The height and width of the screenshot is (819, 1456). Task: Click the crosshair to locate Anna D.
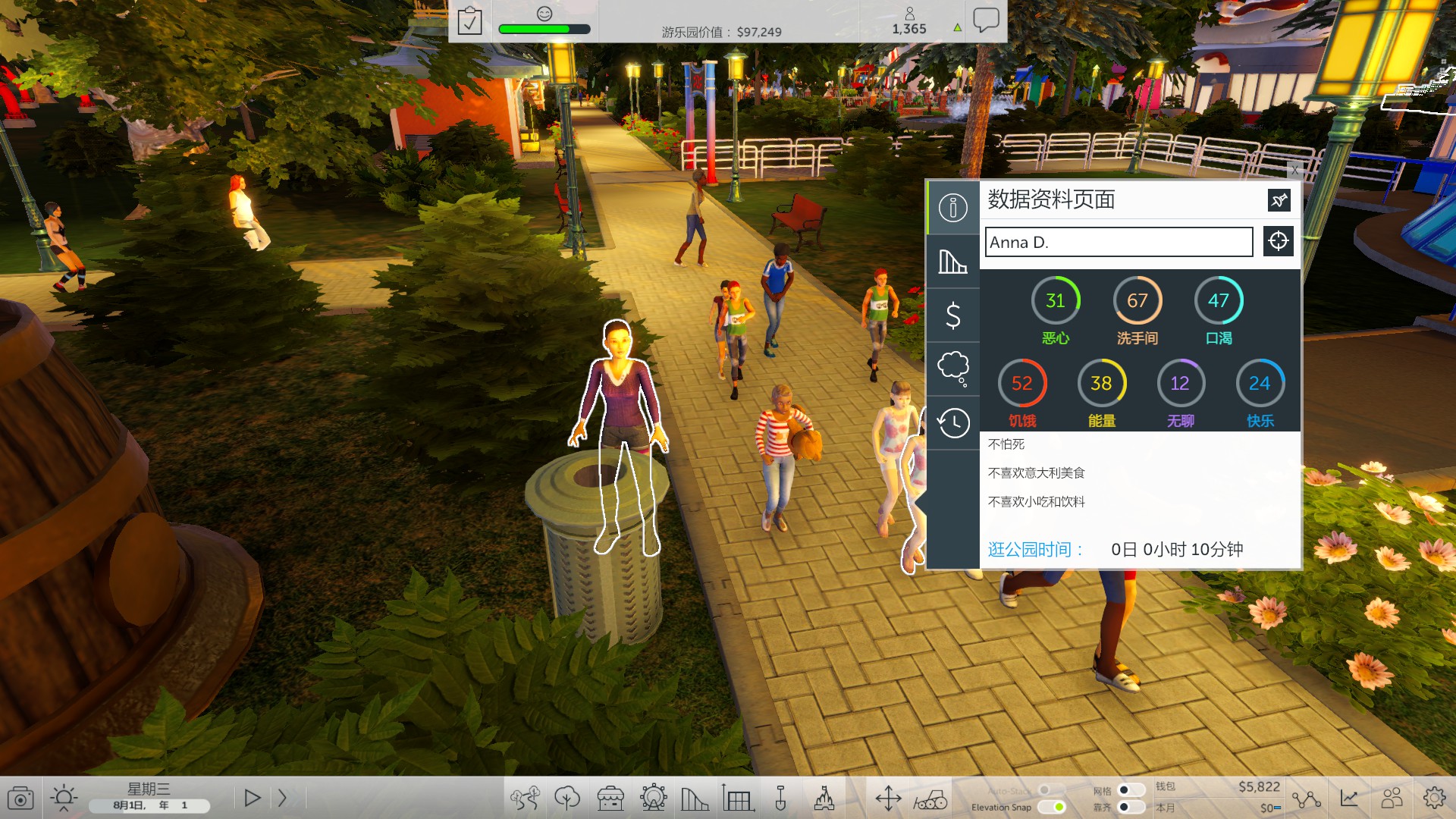pyautogui.click(x=1278, y=241)
